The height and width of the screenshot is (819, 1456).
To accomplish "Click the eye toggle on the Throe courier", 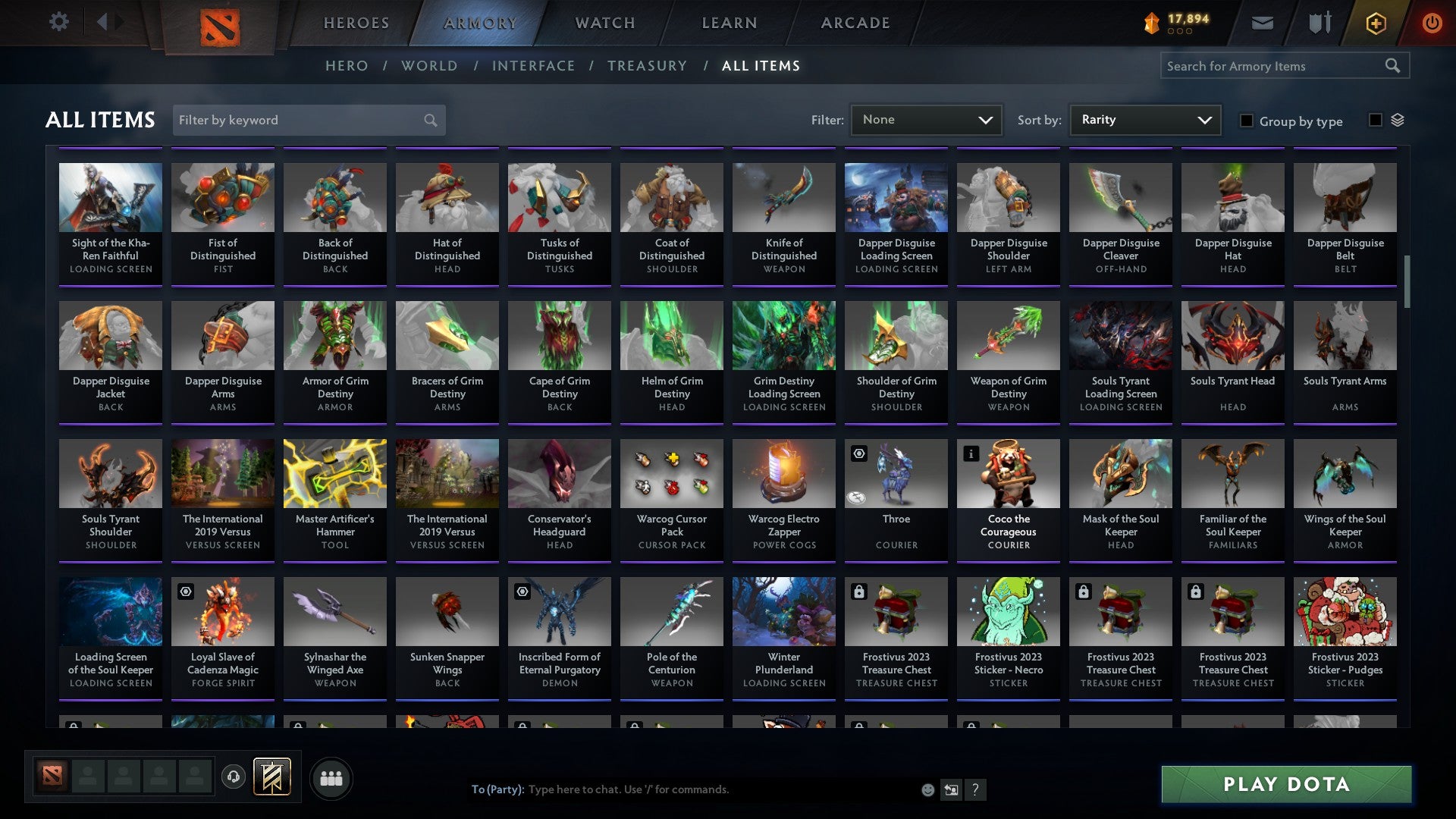I will (858, 453).
